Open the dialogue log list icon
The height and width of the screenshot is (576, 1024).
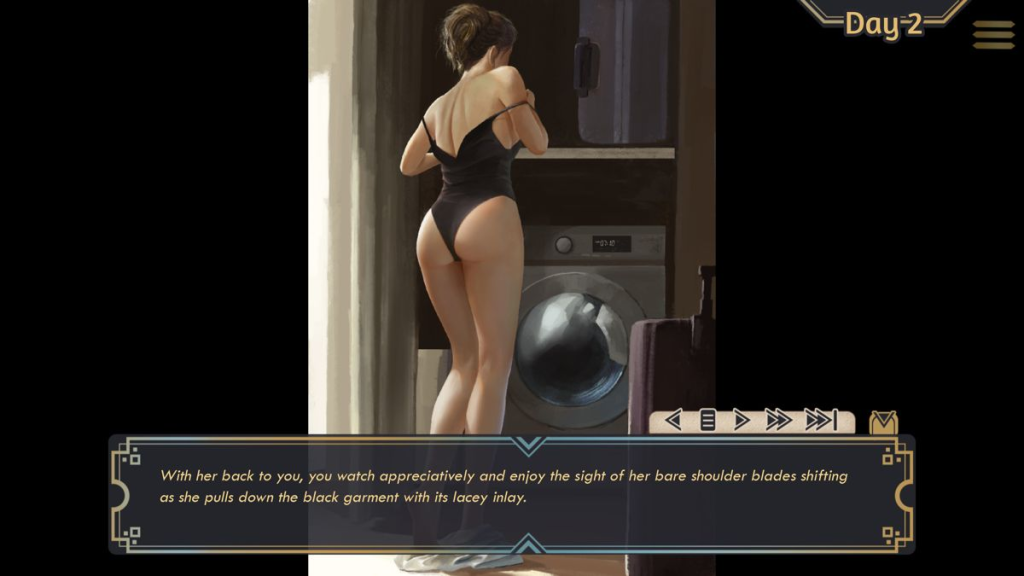coord(707,421)
